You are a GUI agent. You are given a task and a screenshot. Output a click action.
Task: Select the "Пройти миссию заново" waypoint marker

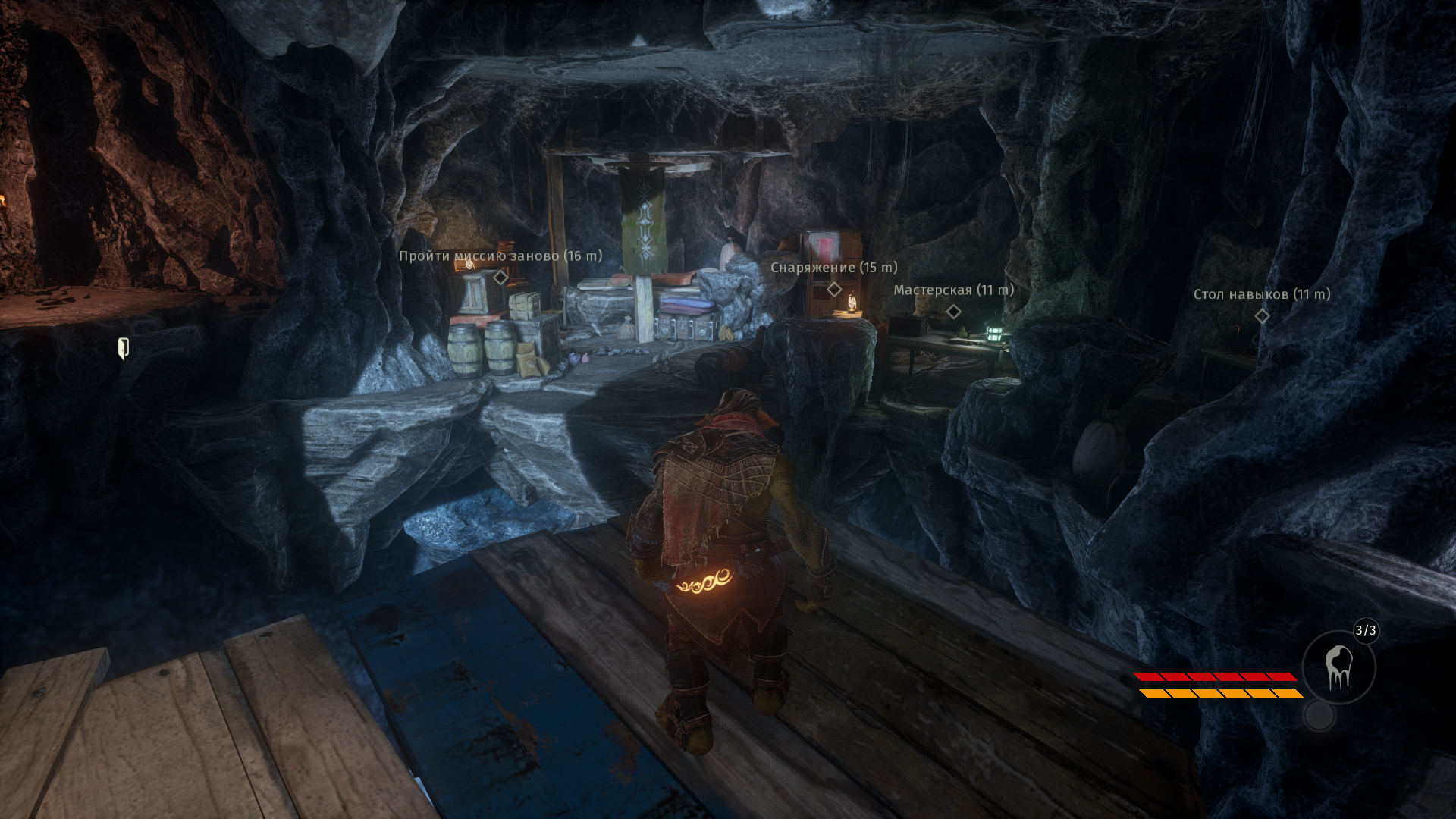(500, 278)
